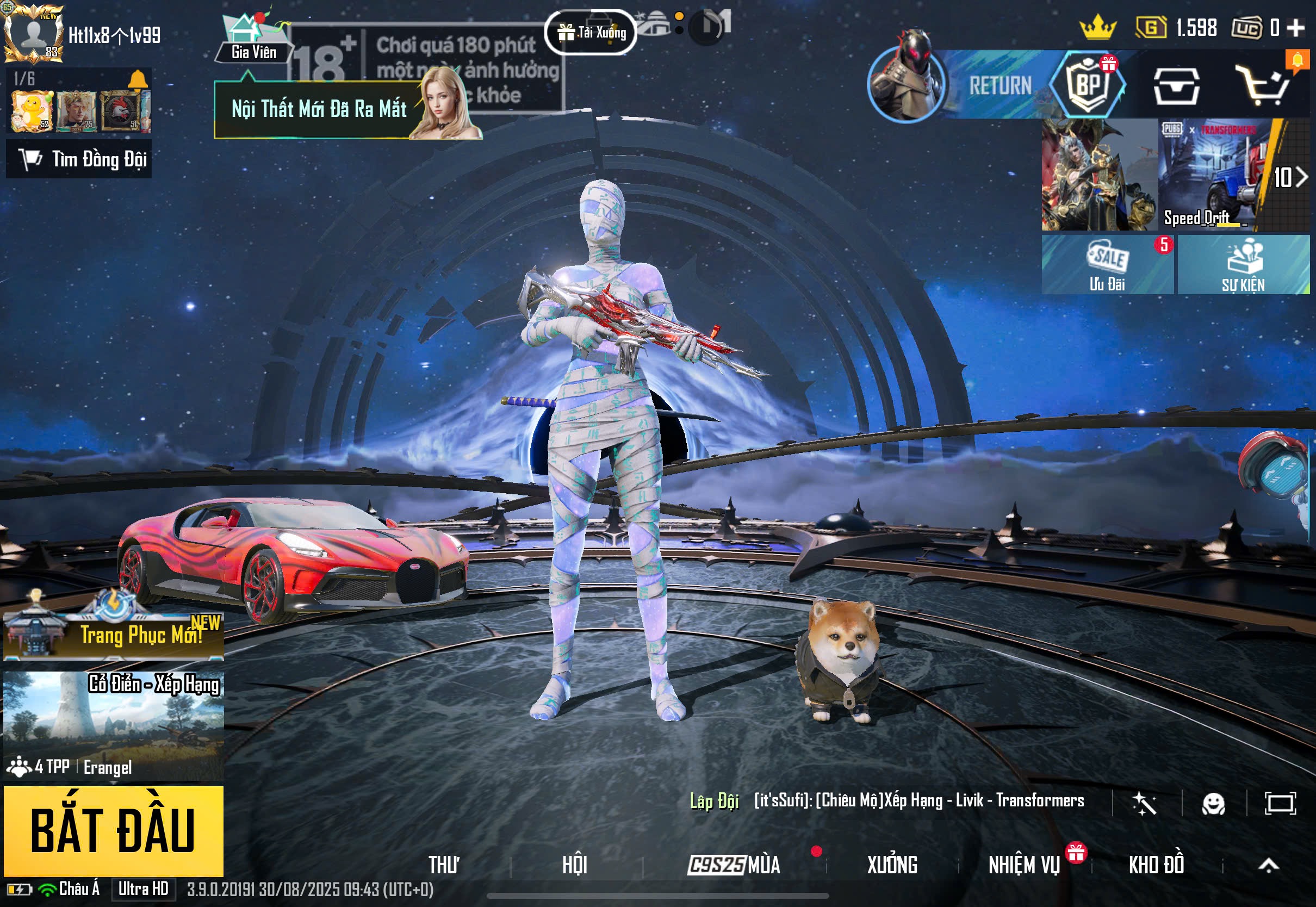Add UC with the plus button
The image size is (1316, 907).
1295,27
